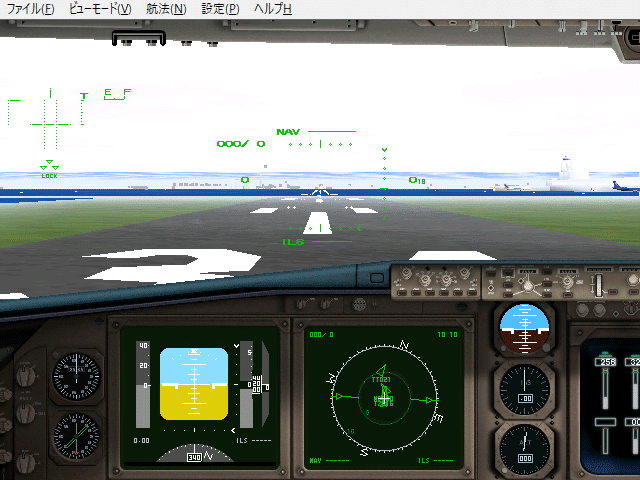Open the 航法(N) navigation menu
The width and height of the screenshot is (640, 480).
(166, 9)
